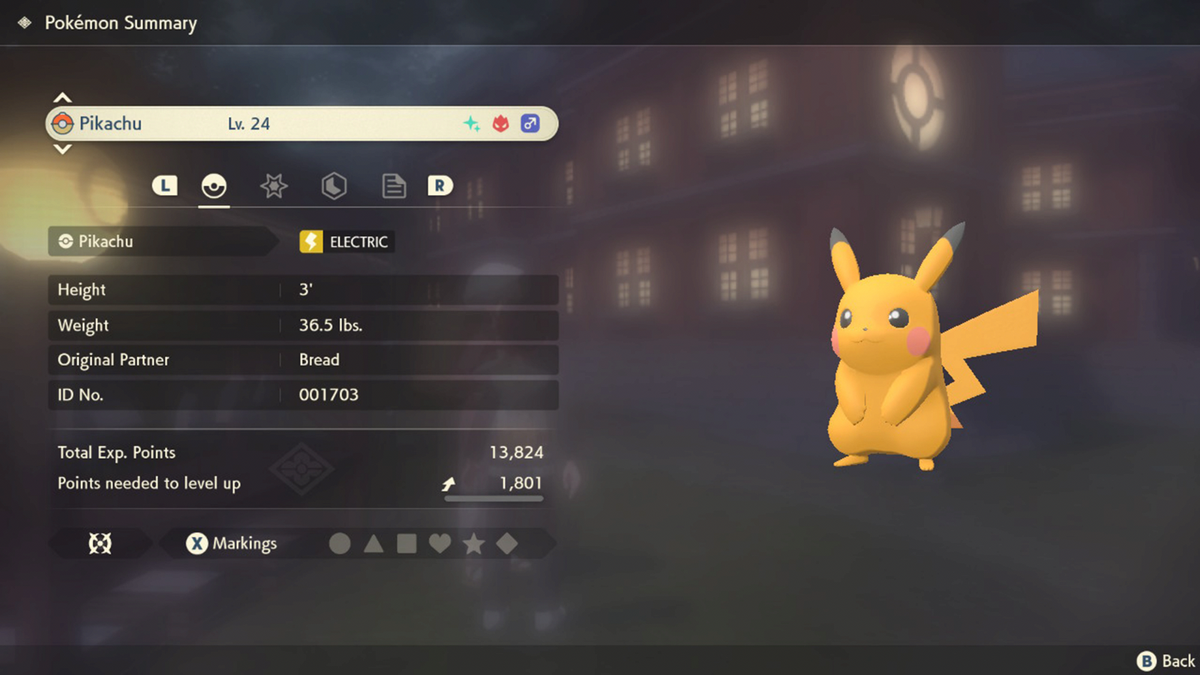Screen dimensions: 1200x675
Task: Click the up arrow above Pikachu's name
Action: coord(62,98)
